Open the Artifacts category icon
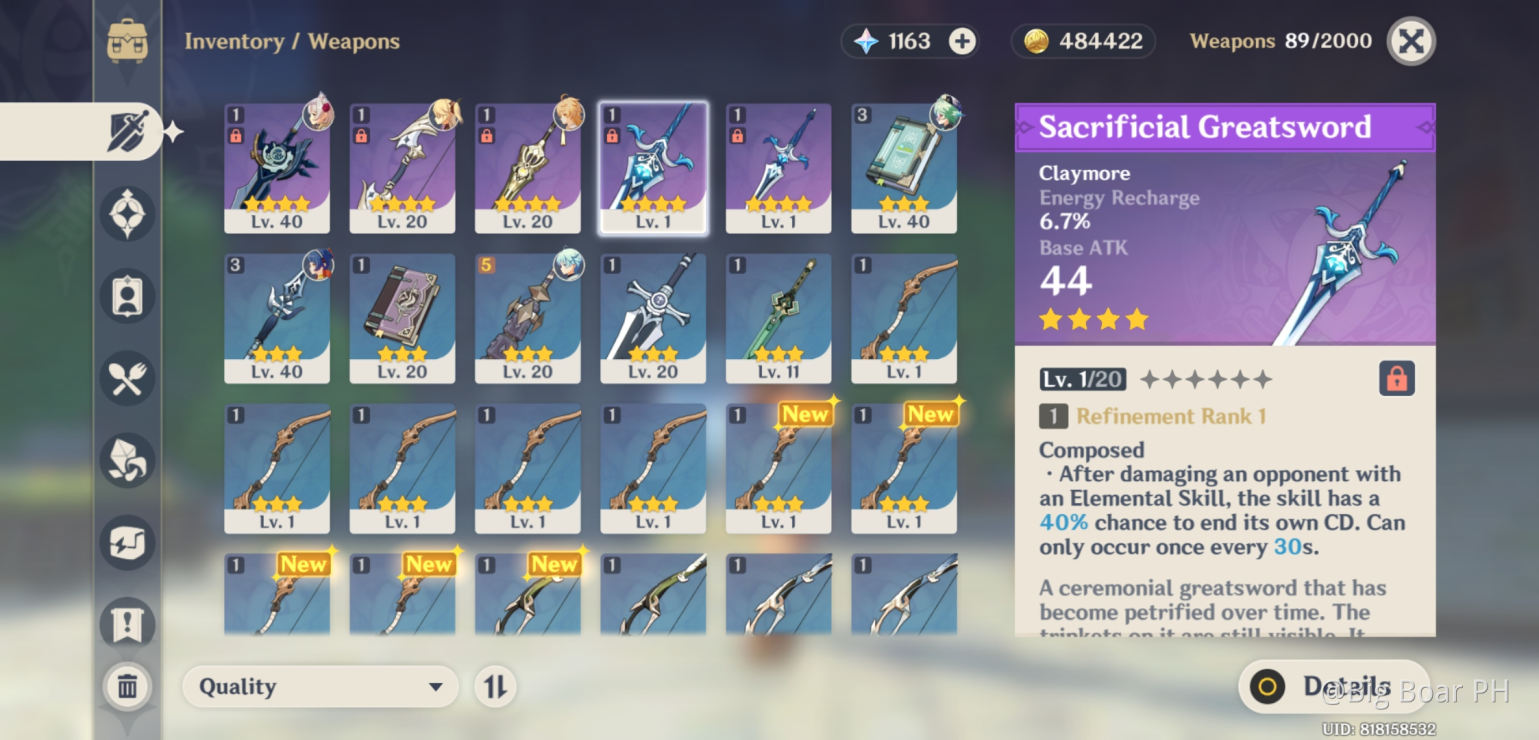1539x740 pixels. click(127, 214)
